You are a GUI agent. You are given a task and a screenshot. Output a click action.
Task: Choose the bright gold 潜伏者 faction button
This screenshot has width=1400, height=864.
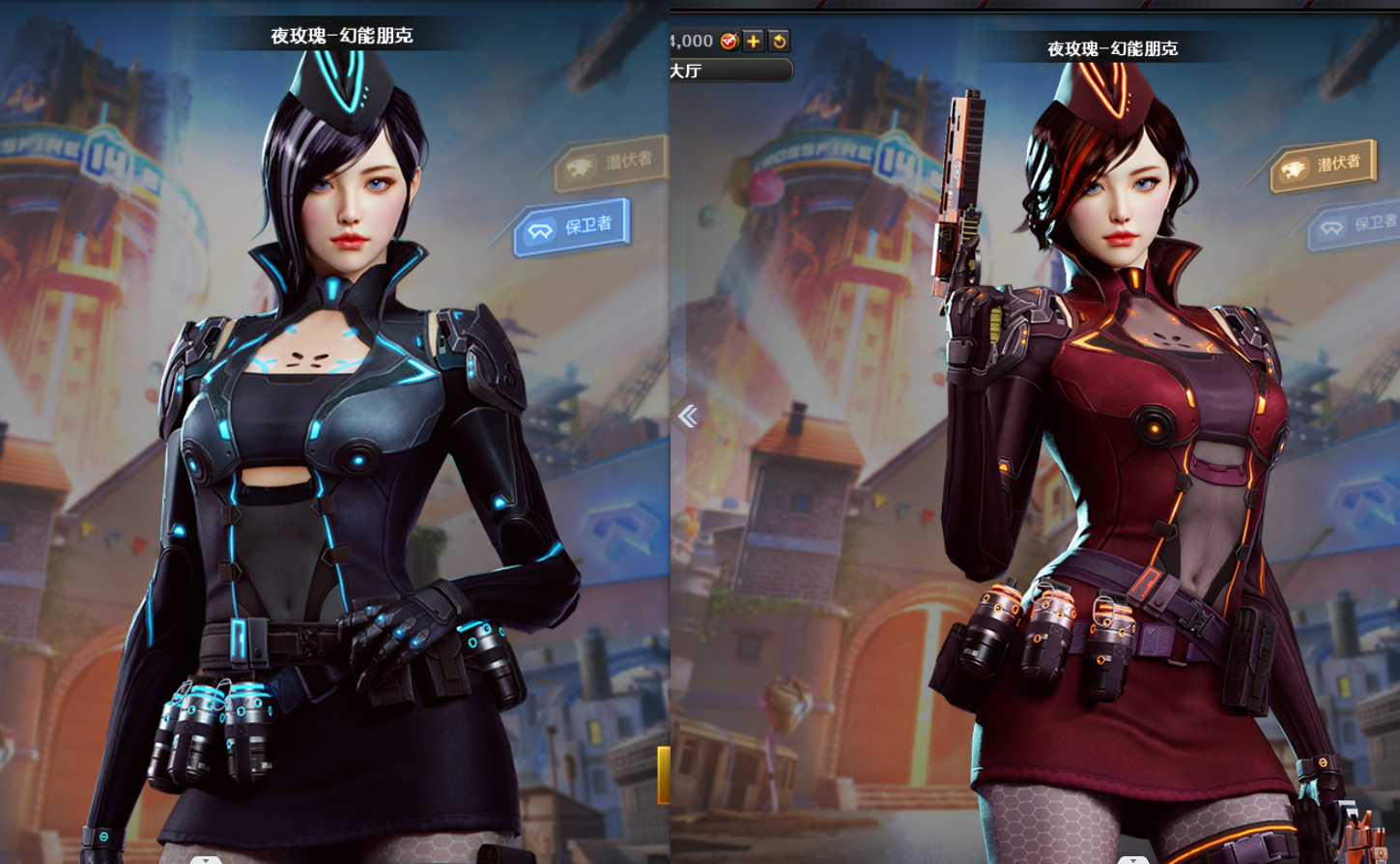click(1323, 166)
